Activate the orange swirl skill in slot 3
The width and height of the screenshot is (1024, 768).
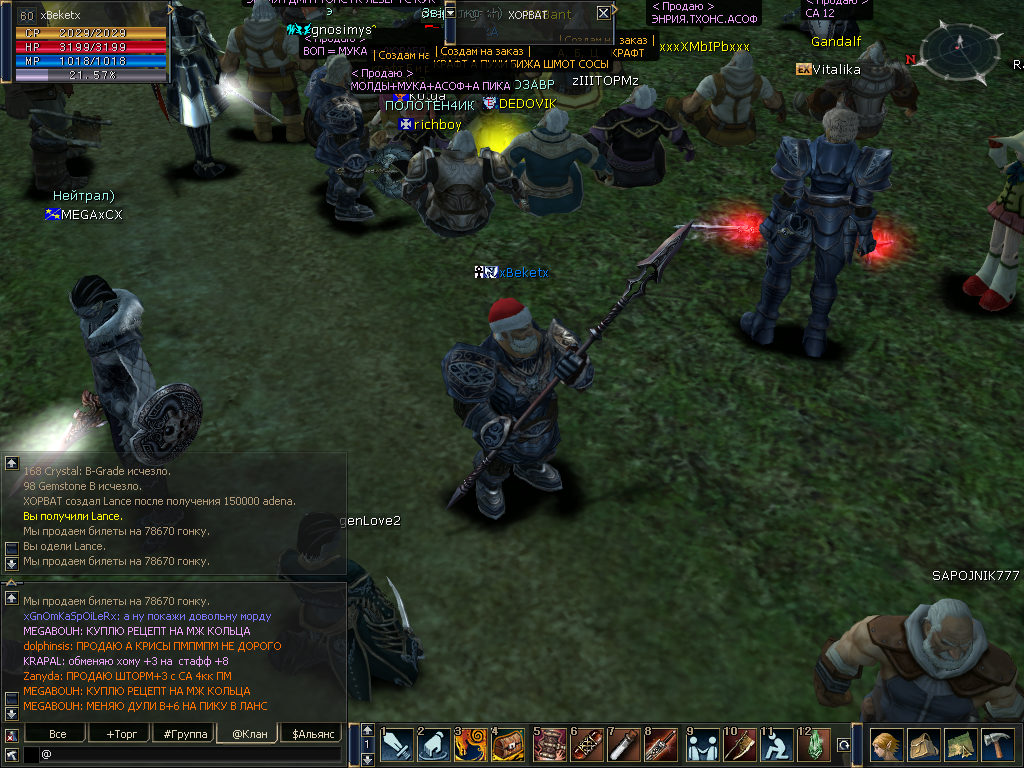coord(471,745)
